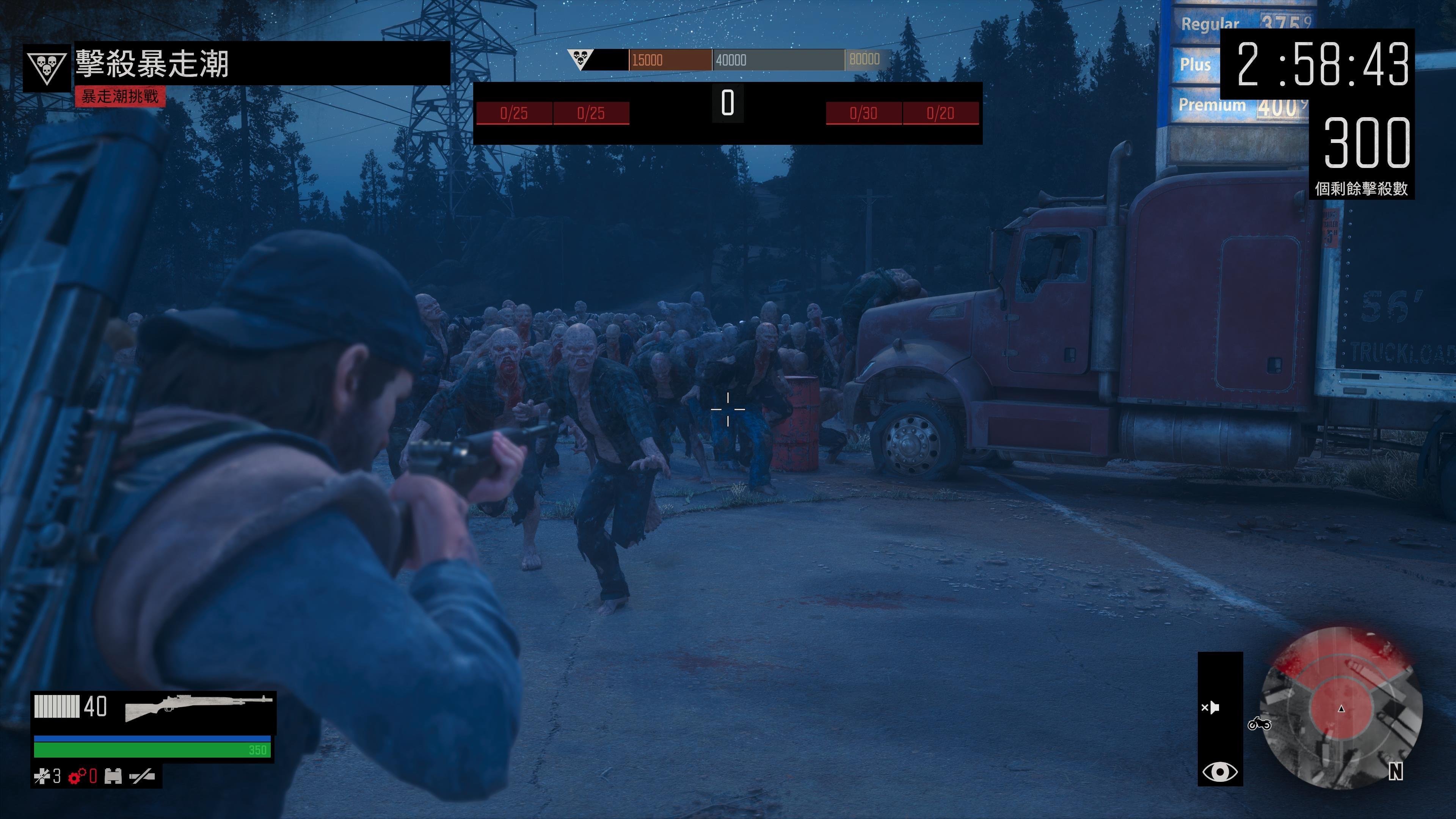Select the 0/20 sub-challenge box
The height and width of the screenshot is (819, 1456).
coord(940,113)
